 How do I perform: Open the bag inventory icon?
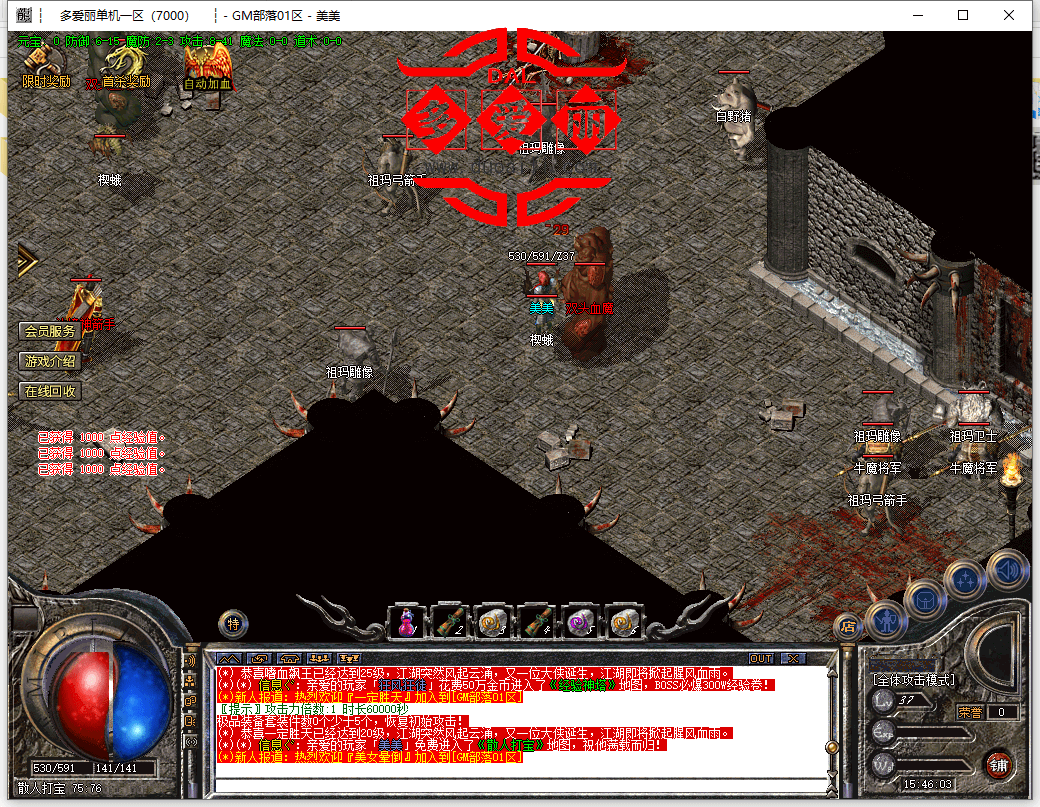tap(926, 599)
